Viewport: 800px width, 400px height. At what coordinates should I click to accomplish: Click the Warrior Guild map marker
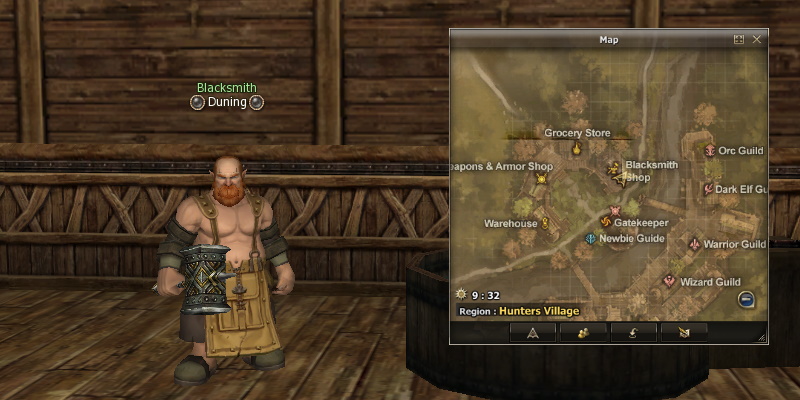[x=695, y=243]
